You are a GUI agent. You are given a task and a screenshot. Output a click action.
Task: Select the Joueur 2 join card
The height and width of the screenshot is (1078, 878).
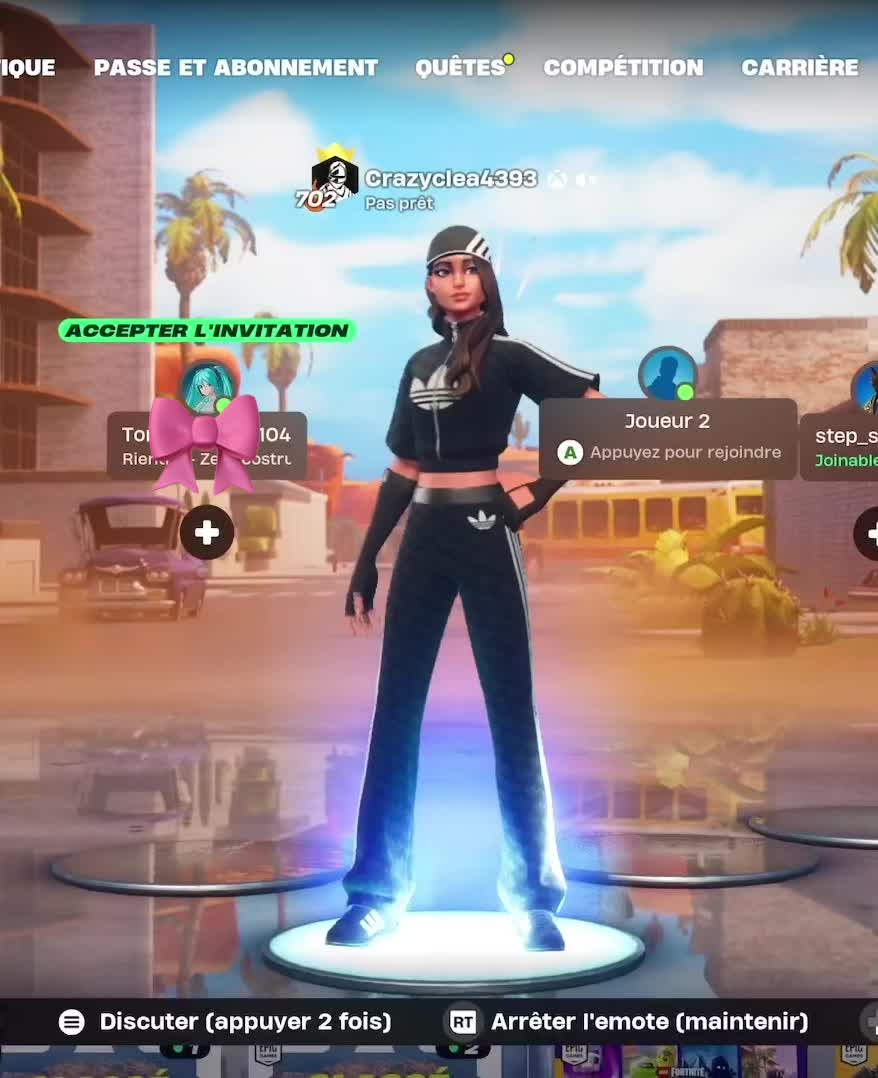(x=668, y=438)
